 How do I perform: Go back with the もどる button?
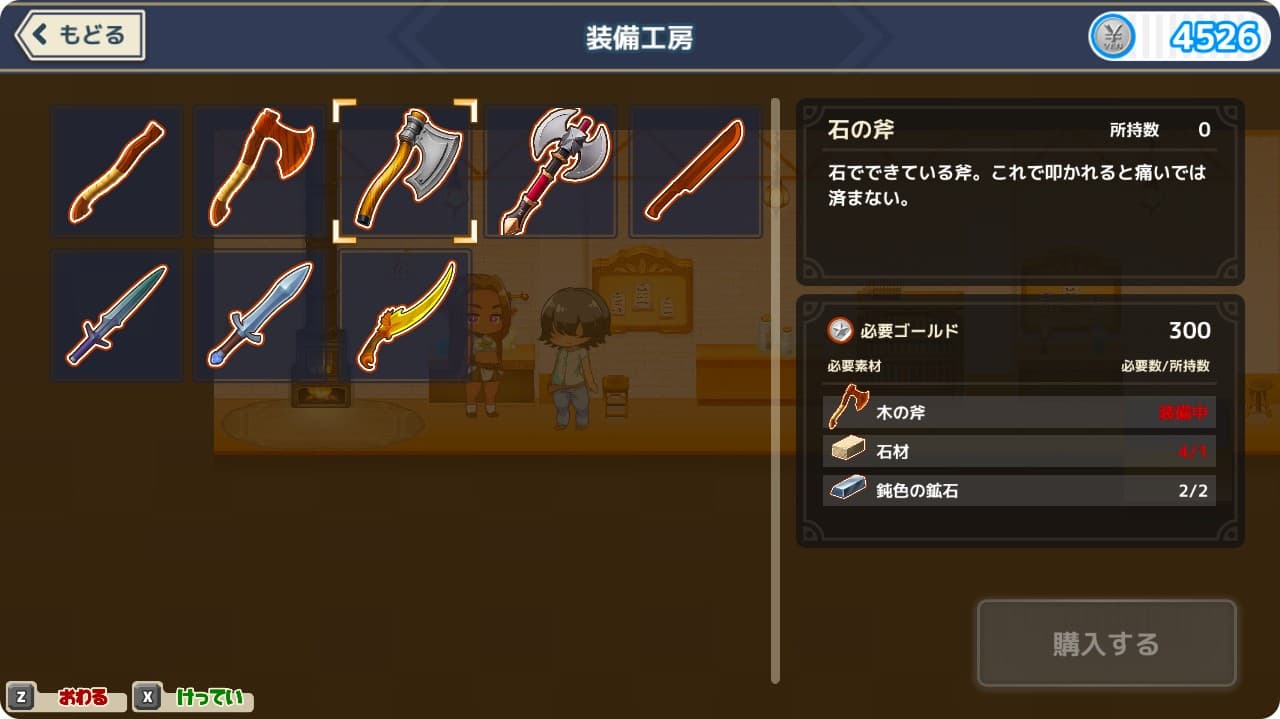[x=80, y=36]
